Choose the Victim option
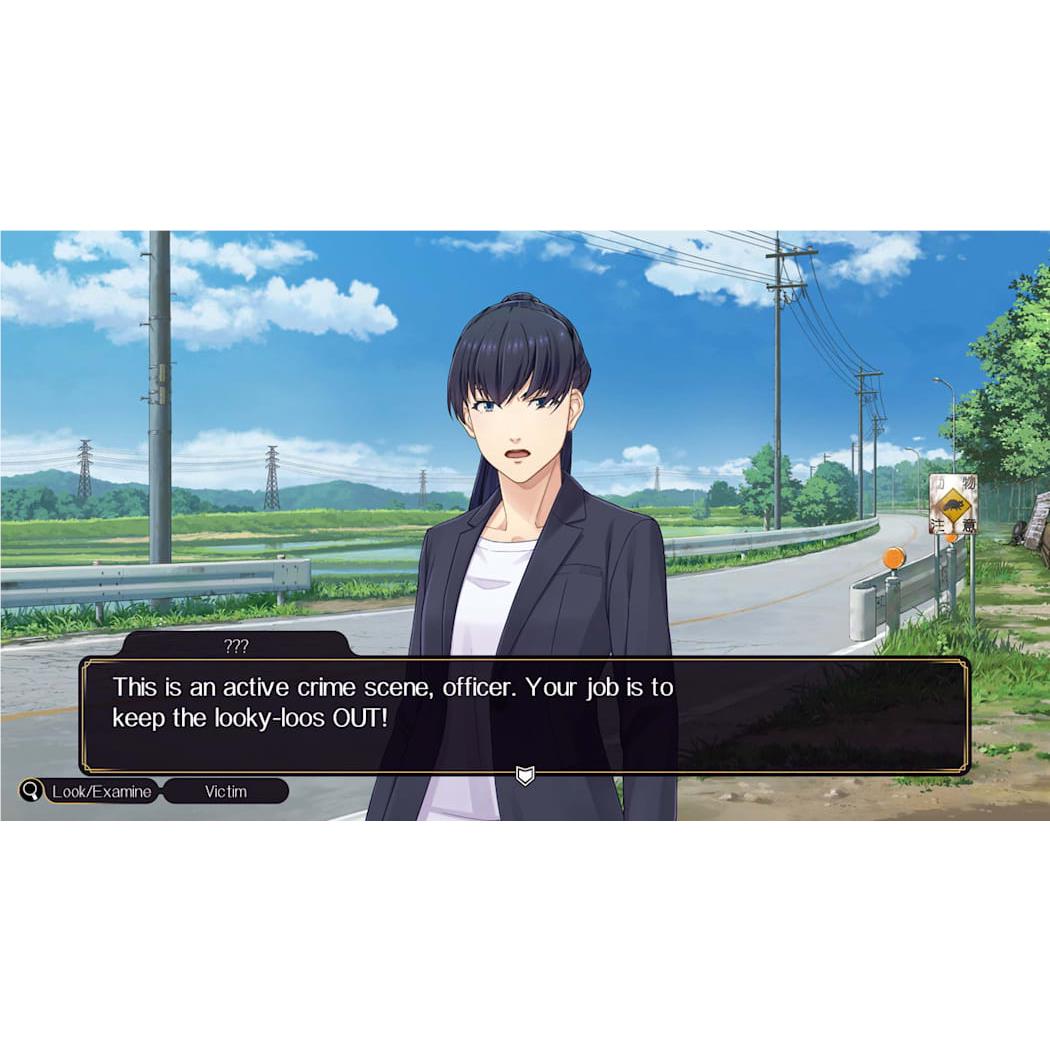The image size is (1050, 1050). [226, 791]
